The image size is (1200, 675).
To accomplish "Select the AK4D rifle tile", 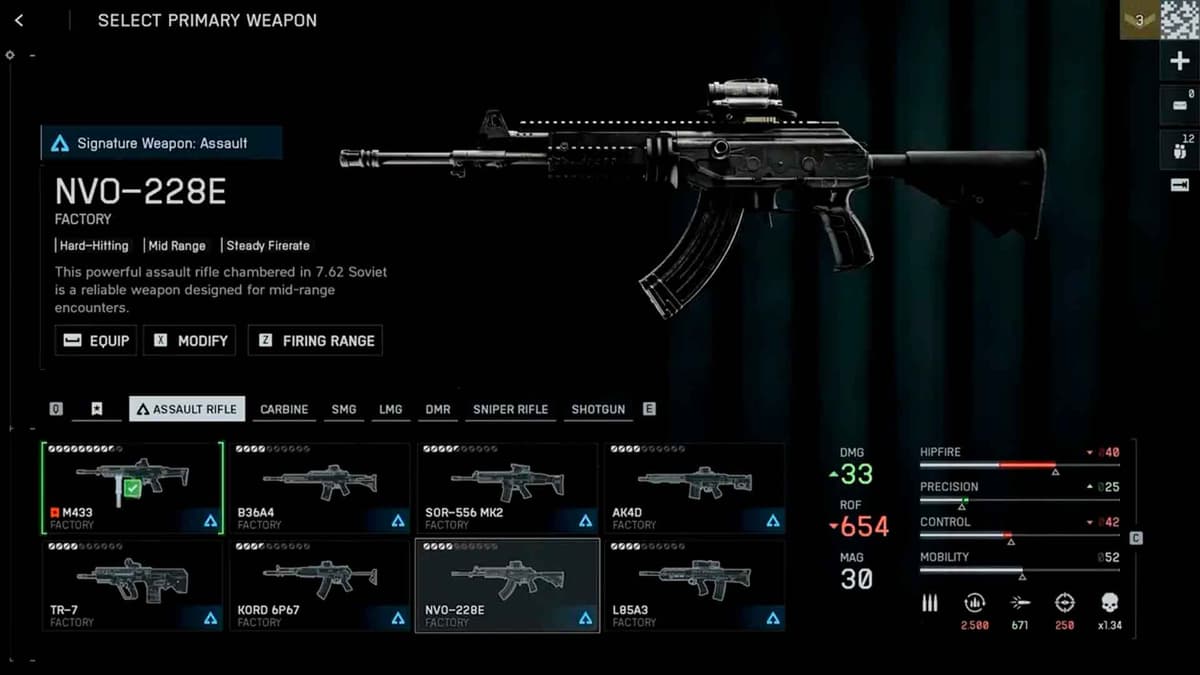I will [694, 488].
